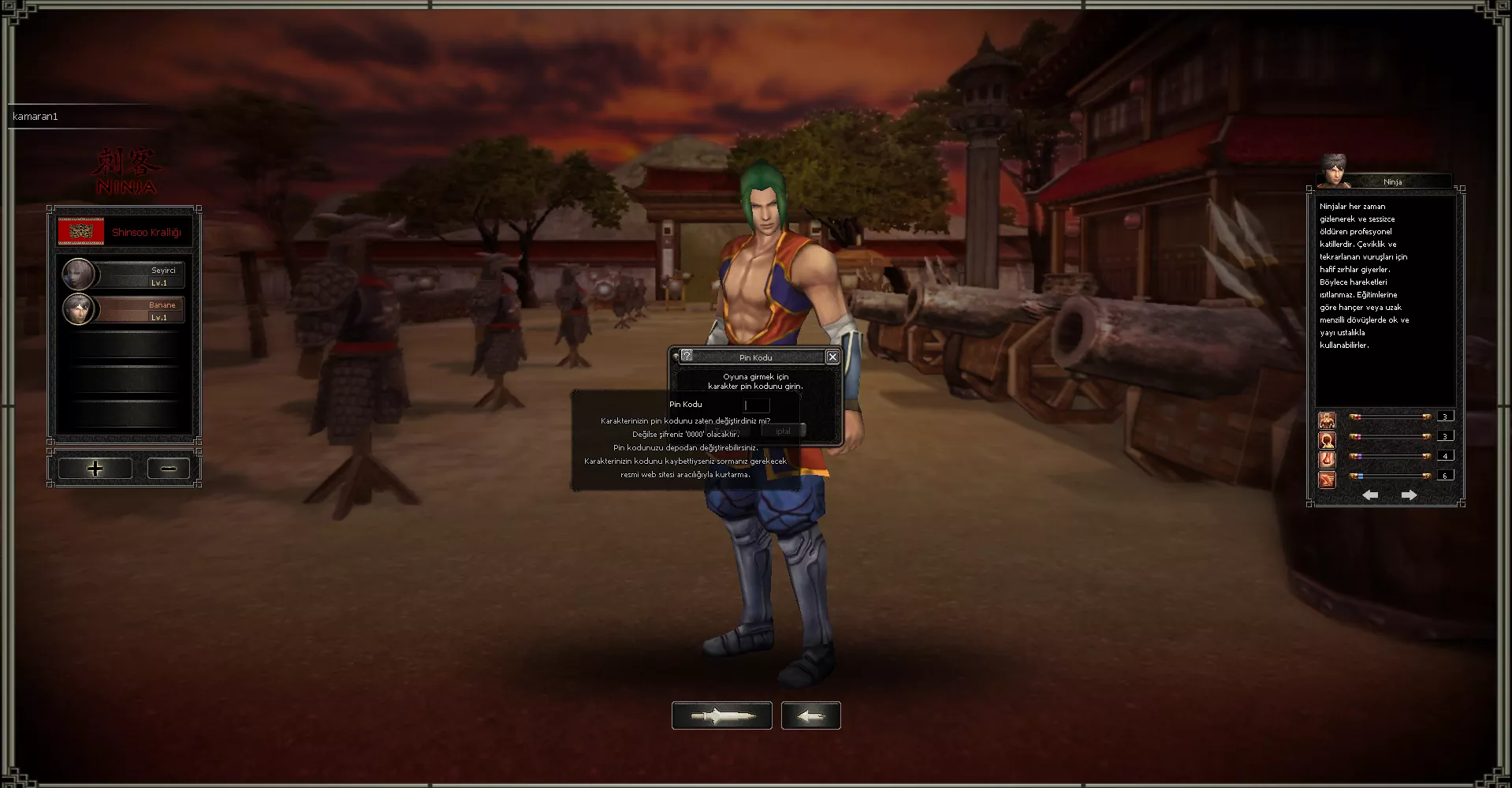
Task: Close the Pin Kodu dialog
Action: pos(832,357)
